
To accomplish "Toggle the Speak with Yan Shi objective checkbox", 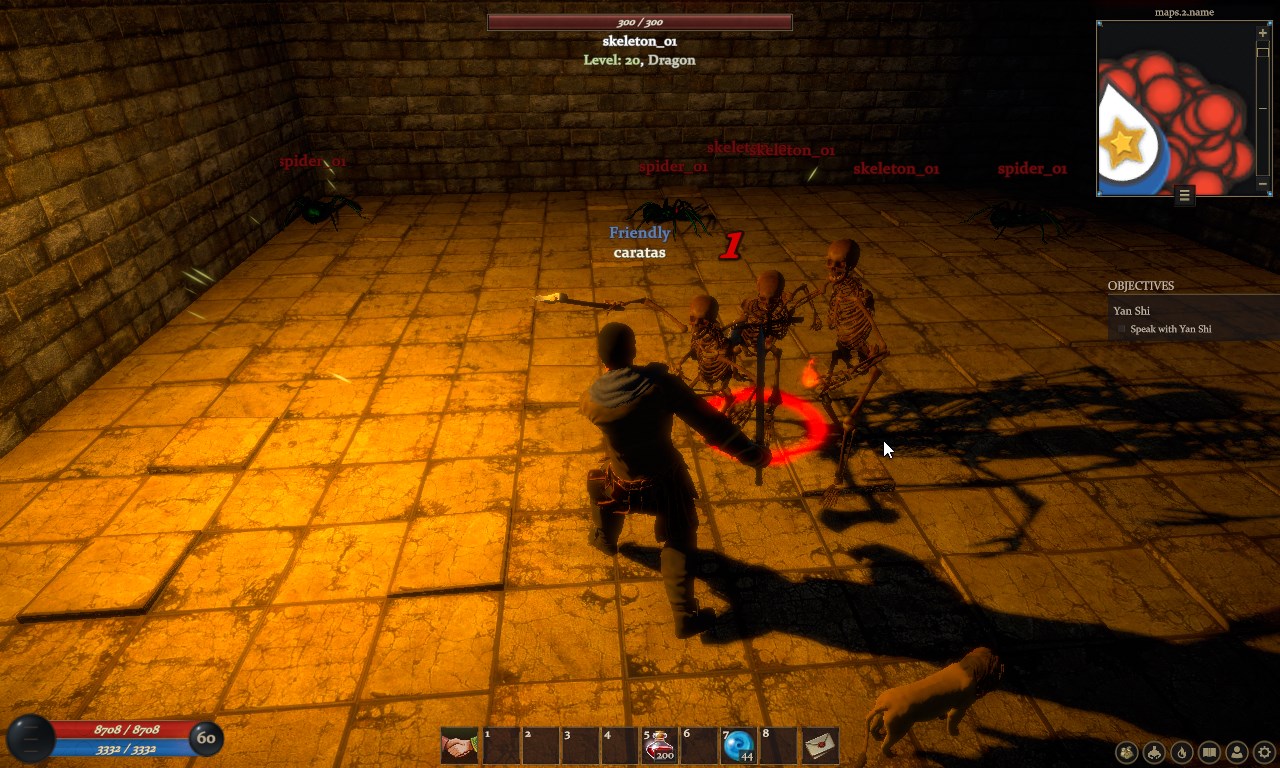I will (x=1121, y=329).
